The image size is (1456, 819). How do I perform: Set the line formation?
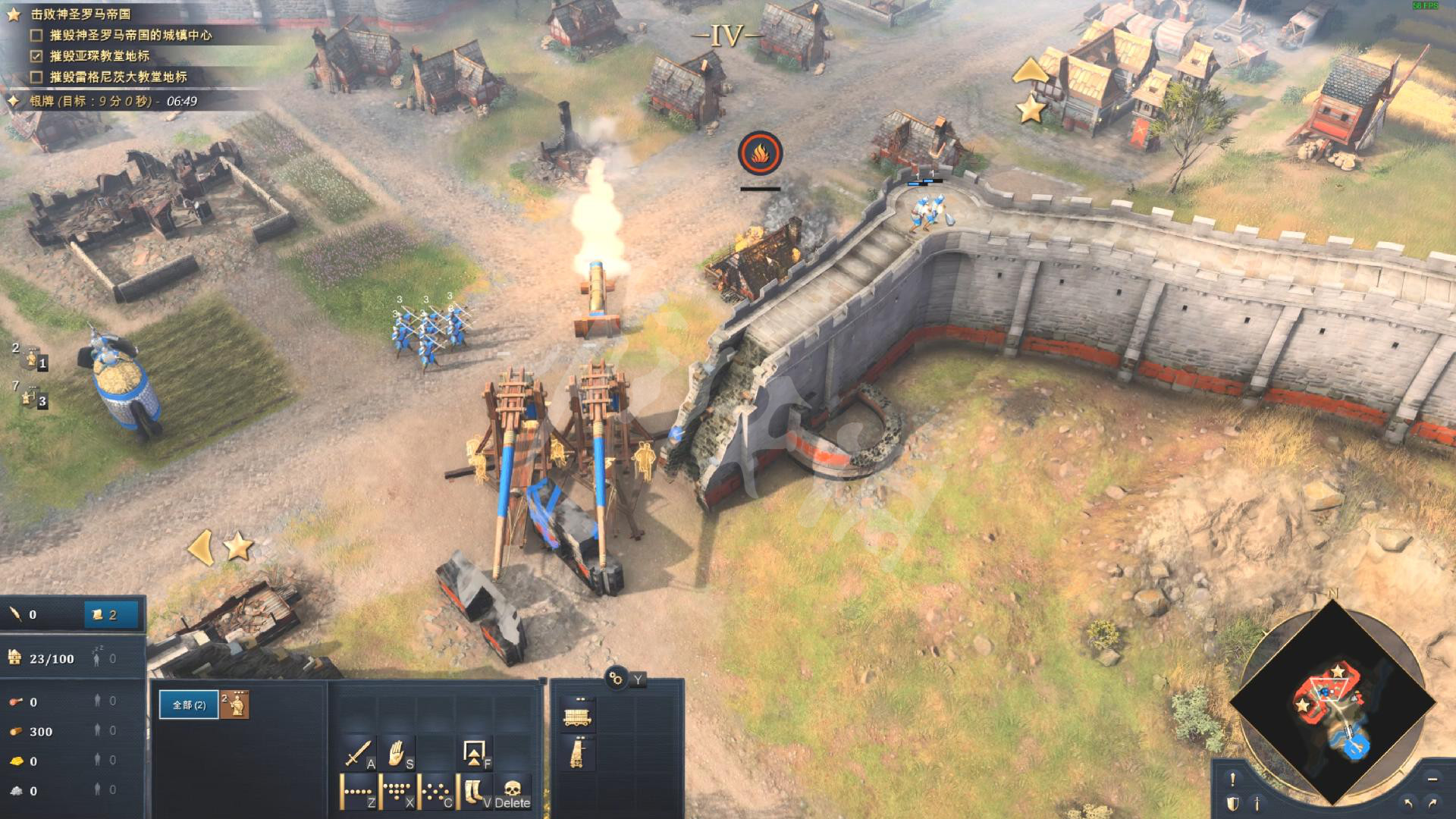358,792
